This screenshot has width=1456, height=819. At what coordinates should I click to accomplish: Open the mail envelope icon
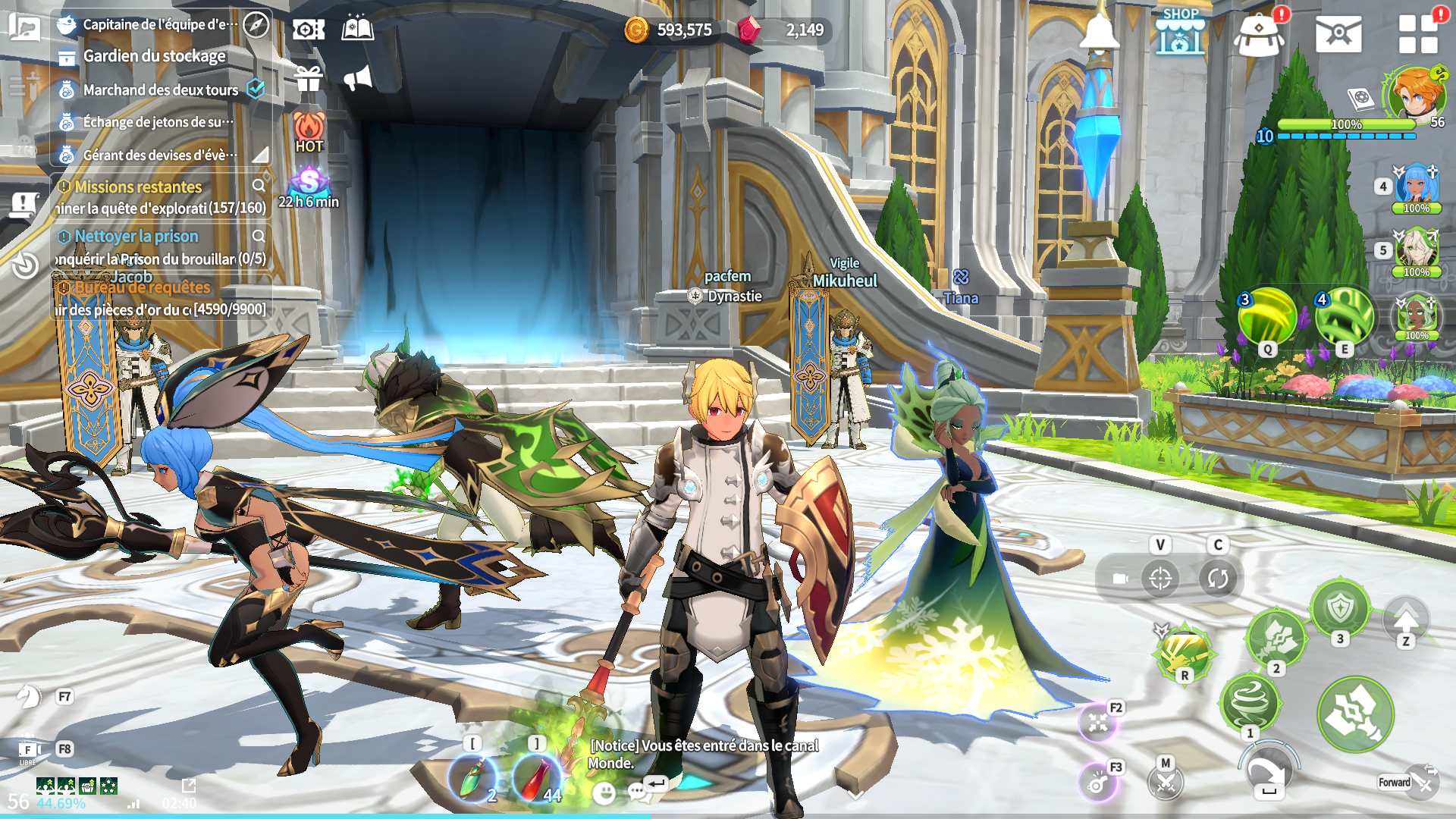pos(1338,33)
